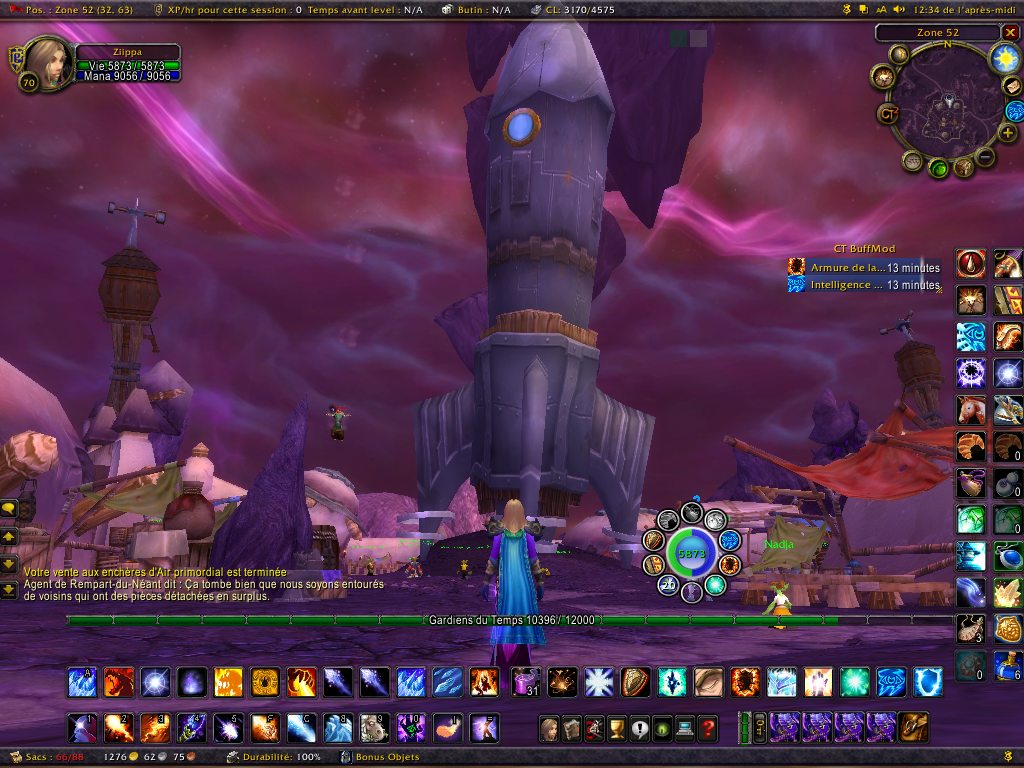Close the minimap with the red X
This screenshot has width=1024, height=768.
[1009, 33]
